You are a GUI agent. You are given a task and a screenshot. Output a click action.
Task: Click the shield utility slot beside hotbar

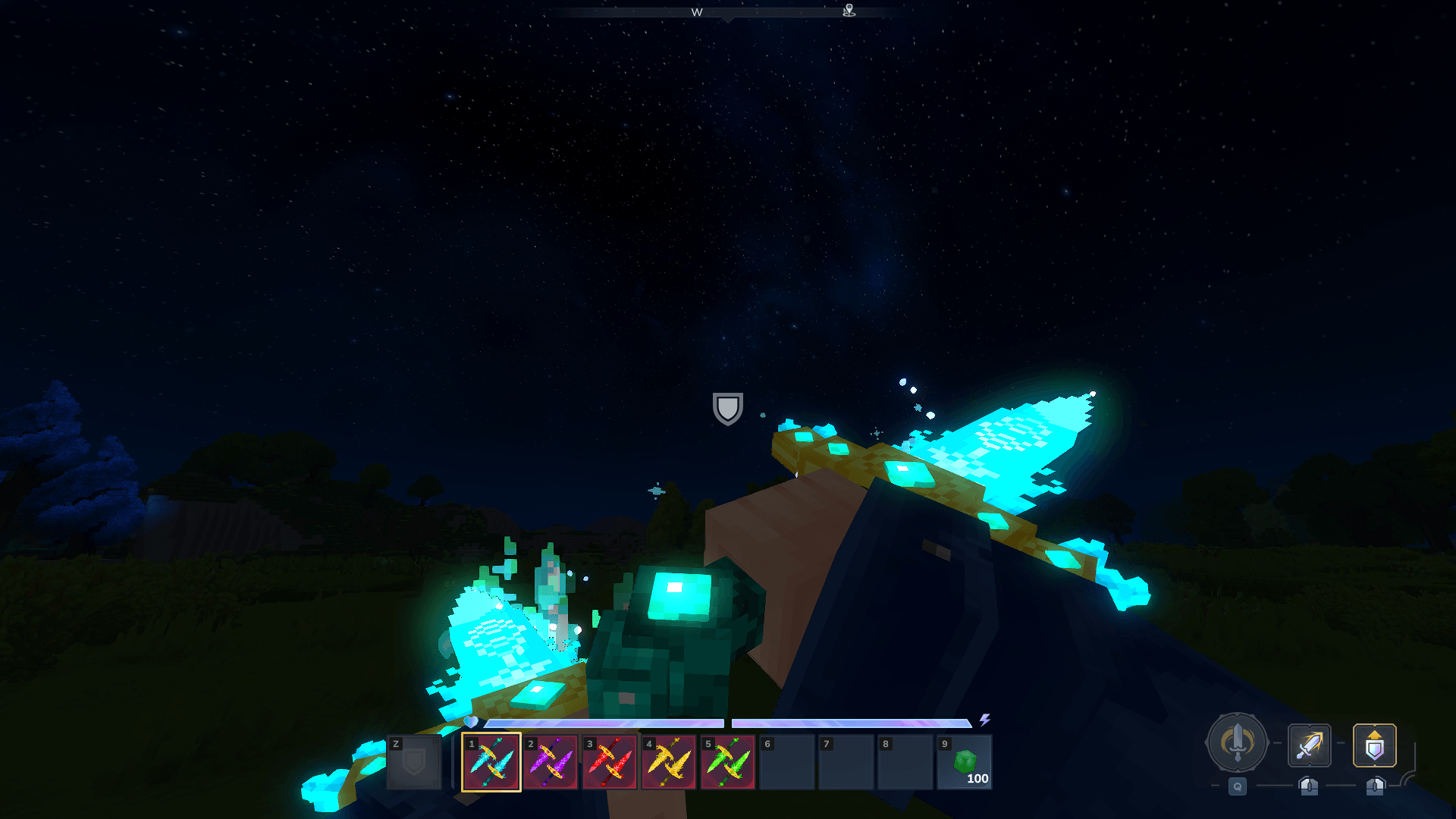(x=414, y=761)
